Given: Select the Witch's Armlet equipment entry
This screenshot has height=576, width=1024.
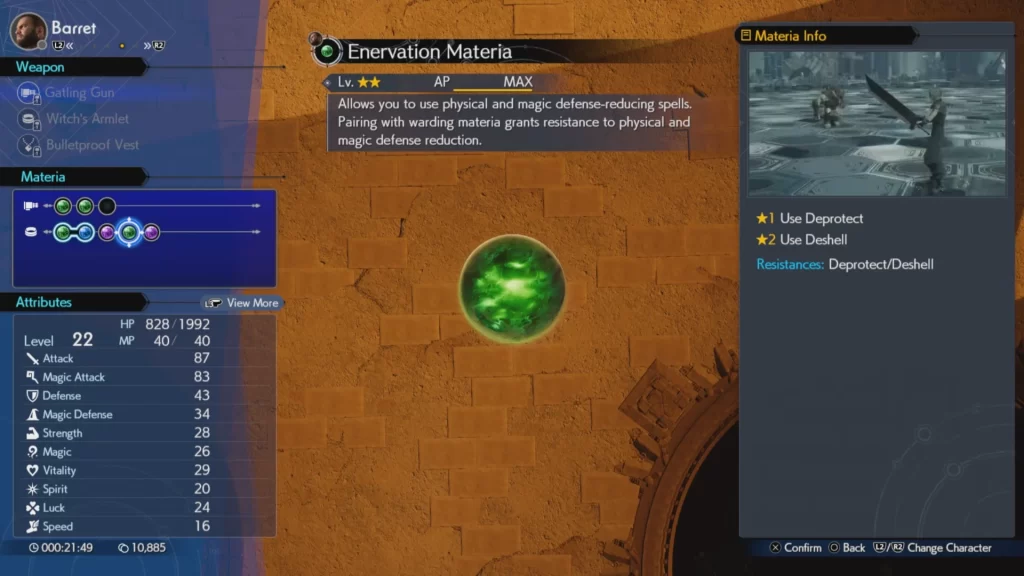Looking at the screenshot, I should click(86, 119).
